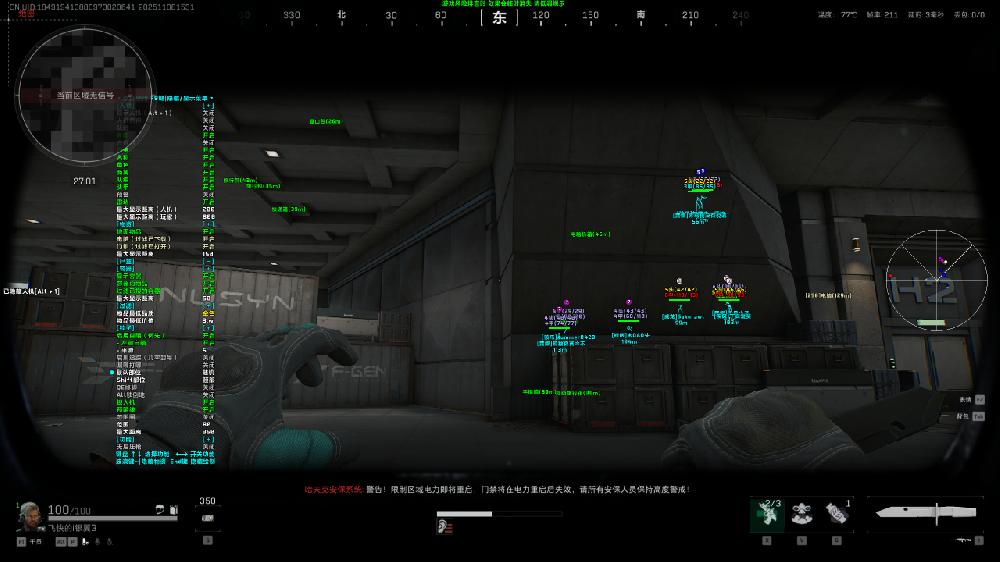The height and width of the screenshot is (562, 1000).
Task: Click the East marker on the compass bar
Action: [x=500, y=18]
